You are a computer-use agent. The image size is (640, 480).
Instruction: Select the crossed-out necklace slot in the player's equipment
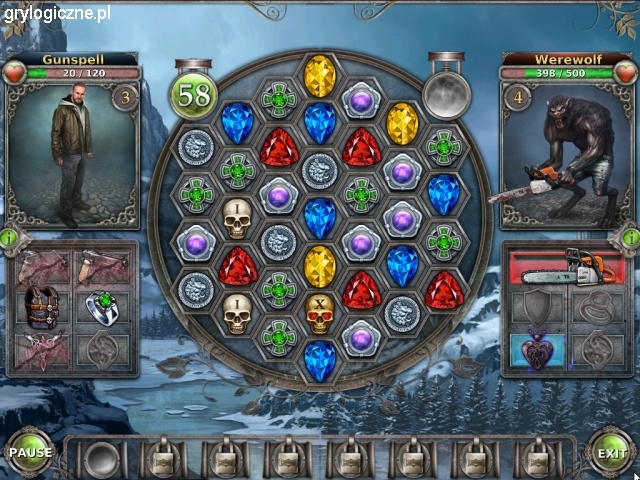pyautogui.click(x=41, y=352)
